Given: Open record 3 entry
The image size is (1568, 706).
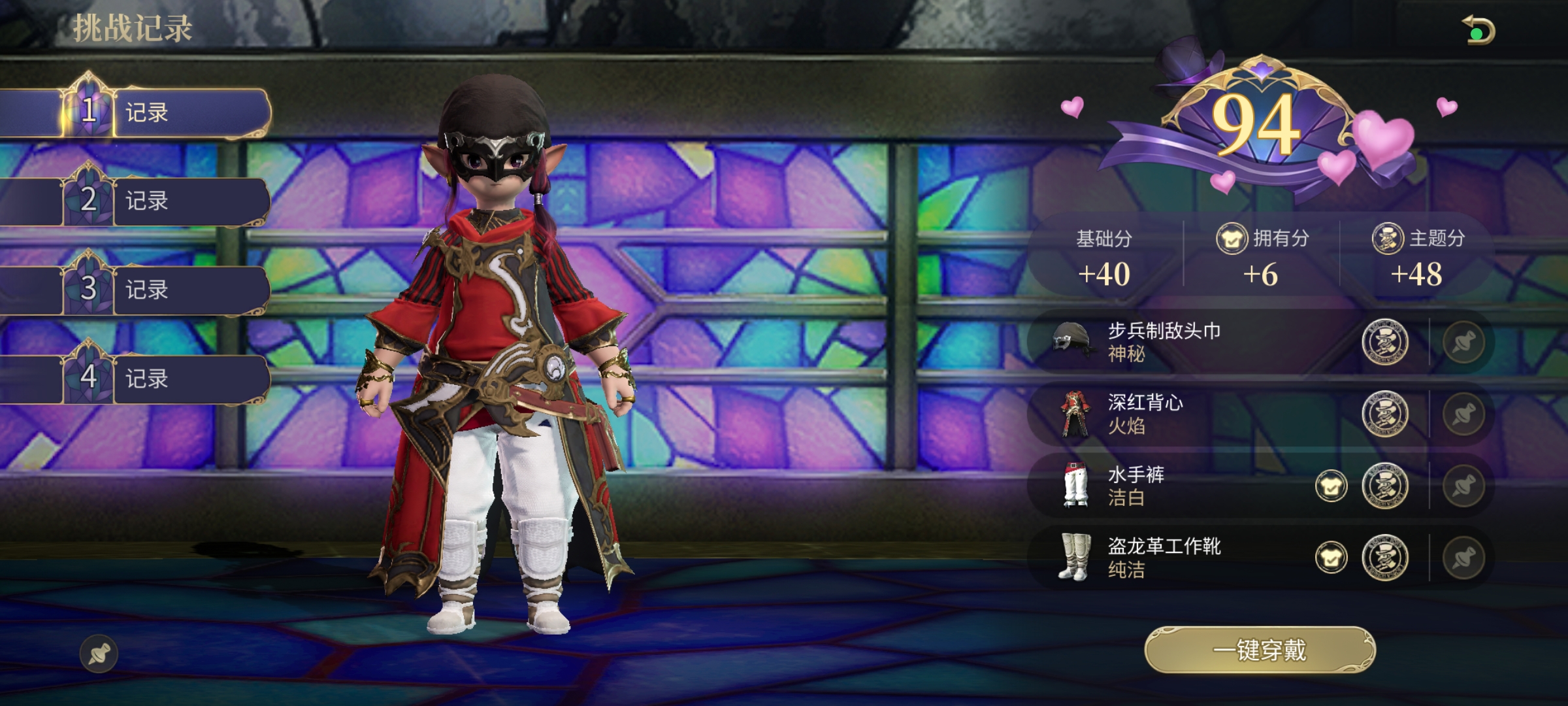Looking at the screenshot, I should [163, 289].
